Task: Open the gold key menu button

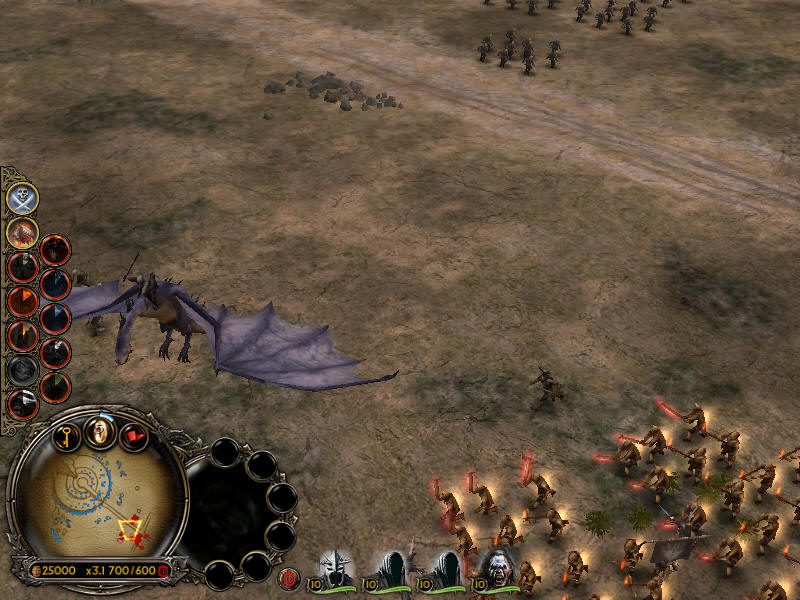Action: 66,437
